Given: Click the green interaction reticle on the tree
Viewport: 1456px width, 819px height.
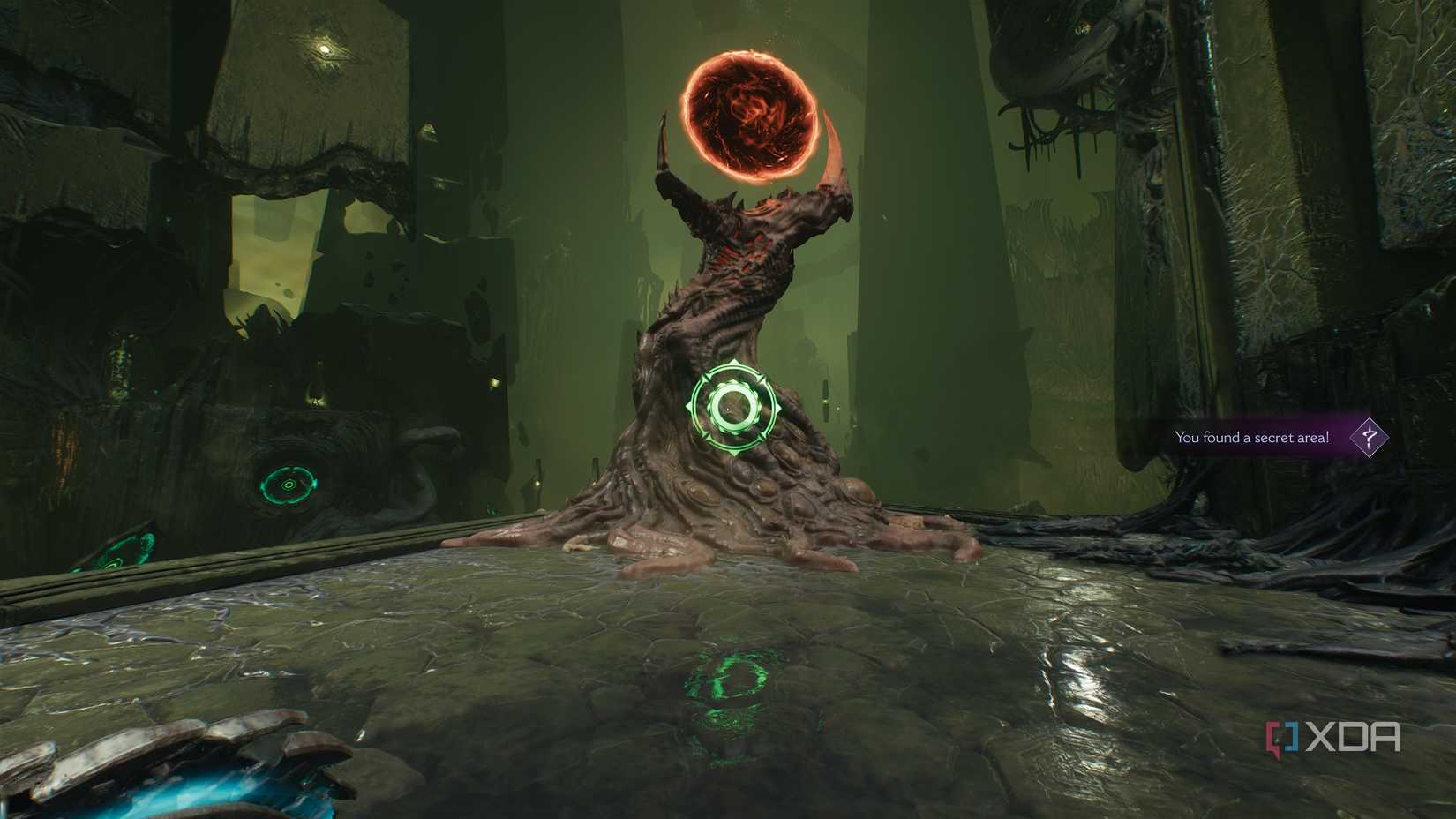Looking at the screenshot, I should coord(732,408).
